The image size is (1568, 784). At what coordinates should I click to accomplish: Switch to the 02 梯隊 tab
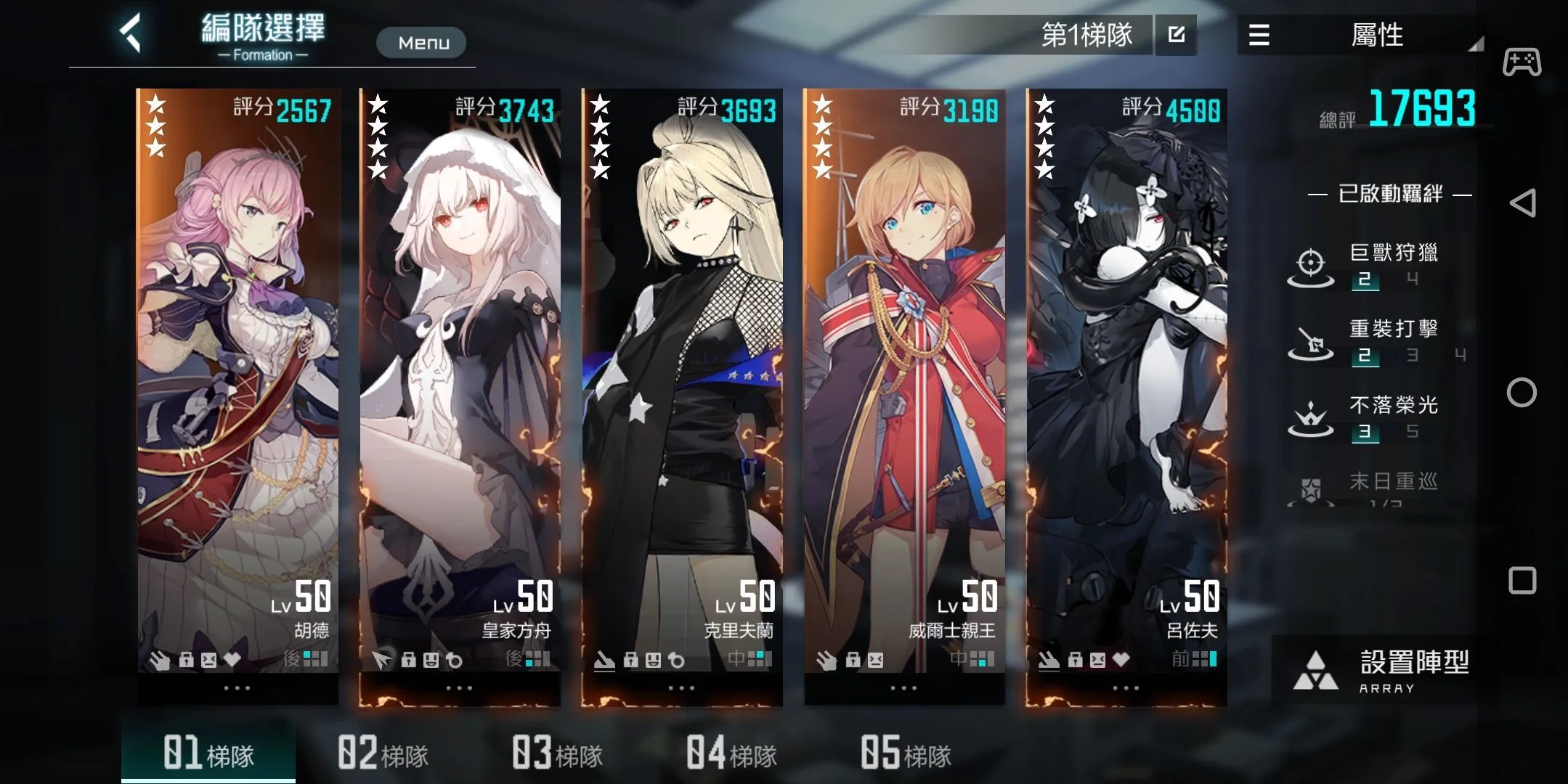[x=383, y=753]
